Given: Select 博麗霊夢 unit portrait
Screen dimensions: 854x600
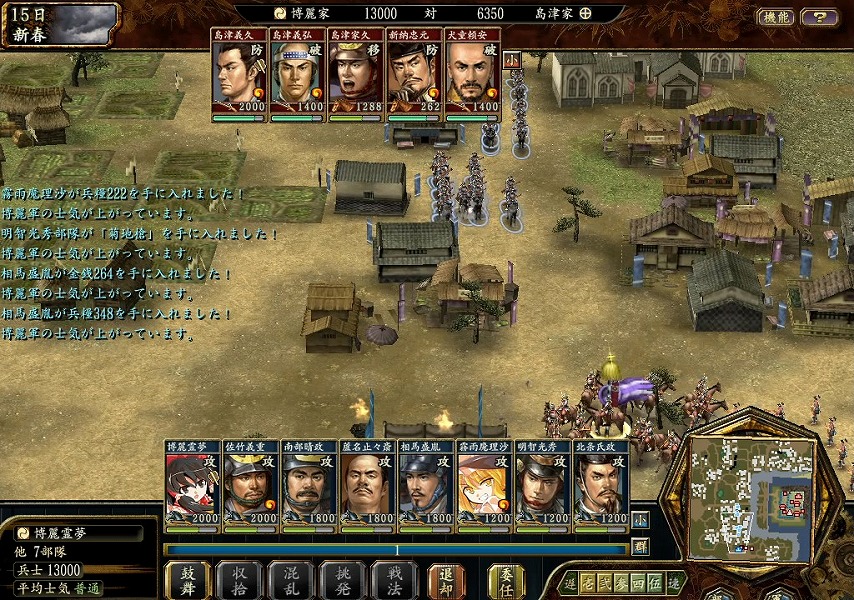Looking at the screenshot, I should point(192,484).
